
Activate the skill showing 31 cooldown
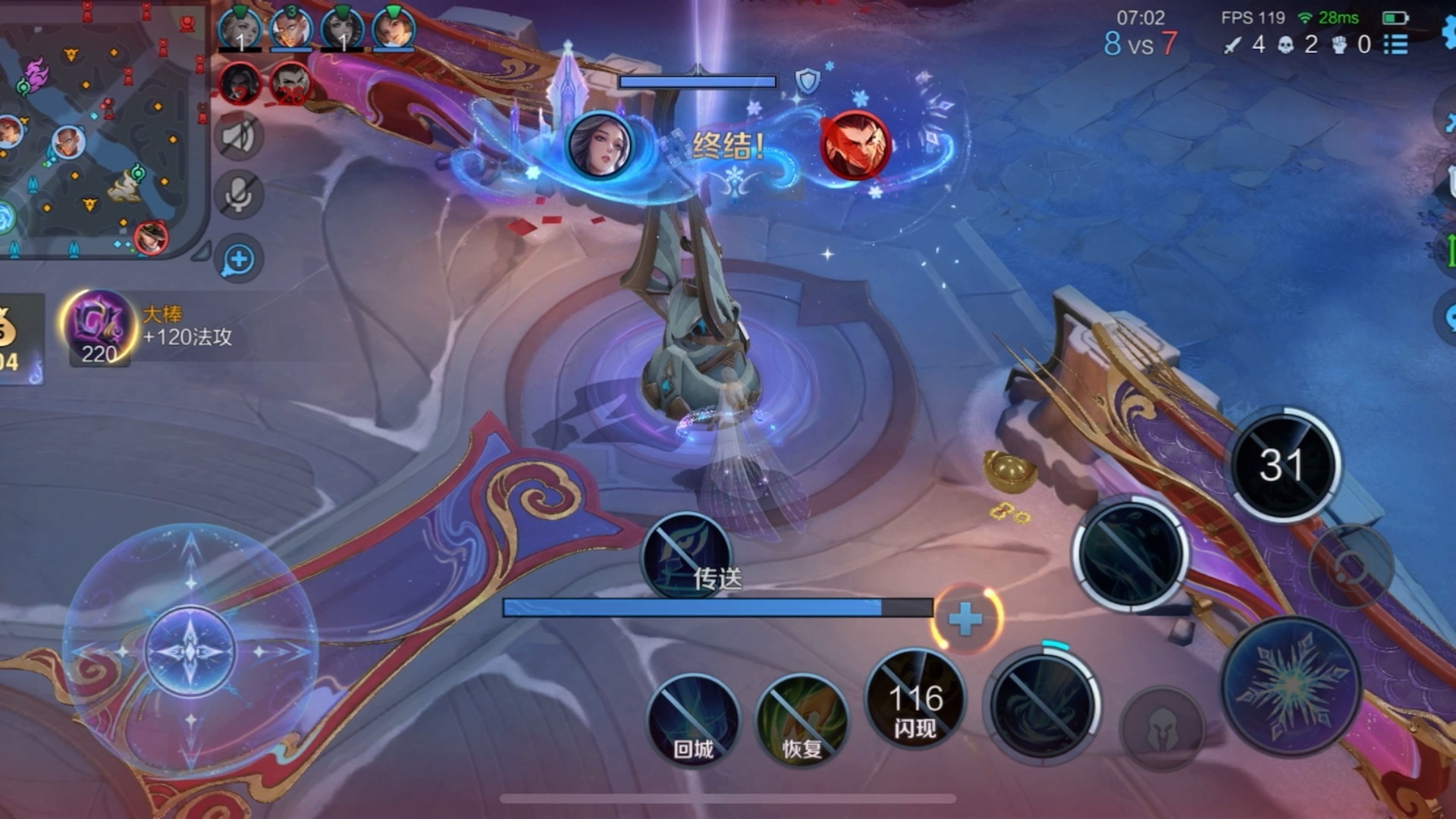(x=1283, y=464)
